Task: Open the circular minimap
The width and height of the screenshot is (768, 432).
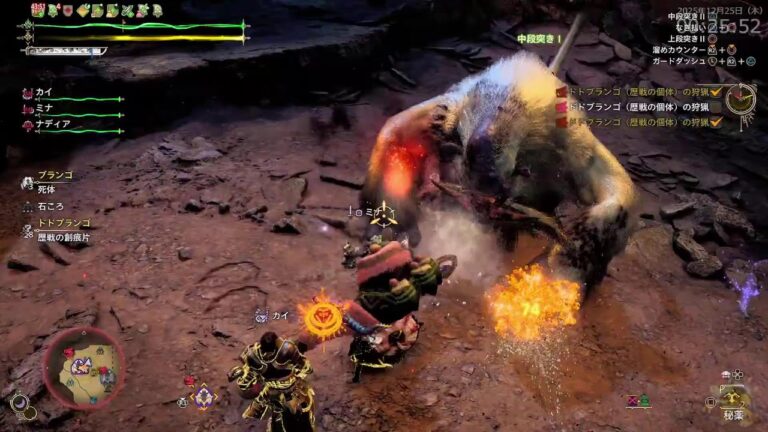Action: point(84,368)
